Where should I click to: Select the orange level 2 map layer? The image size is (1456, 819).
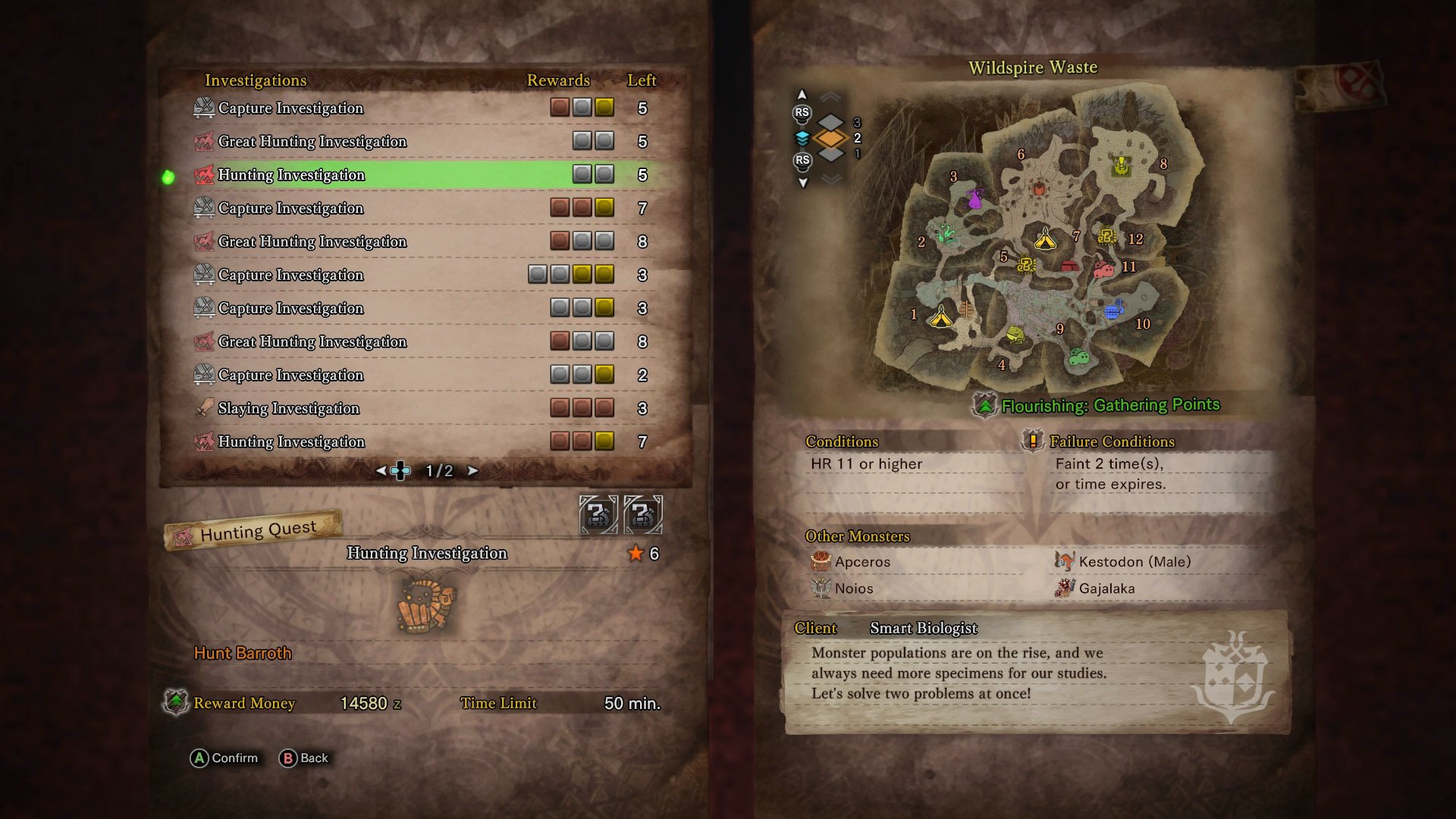831,138
